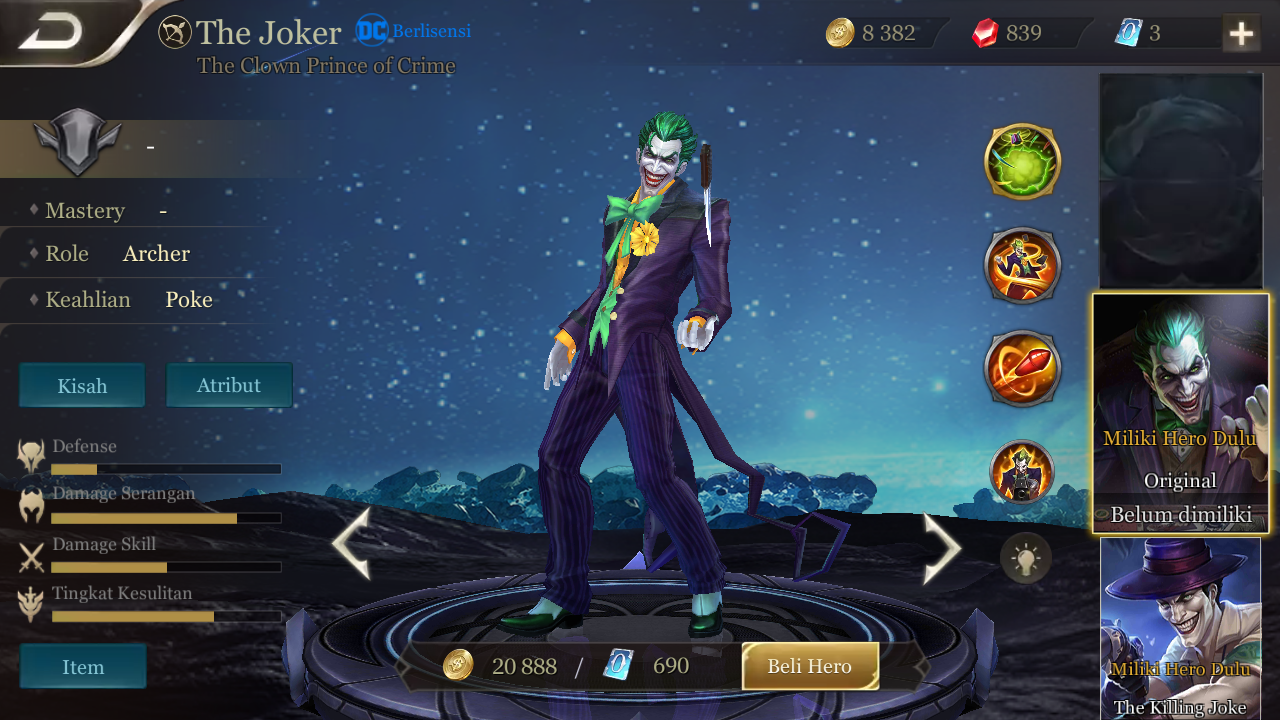Image resolution: width=1280 pixels, height=720 pixels.
Task: View the green gas passive skill icon
Action: point(1022,161)
